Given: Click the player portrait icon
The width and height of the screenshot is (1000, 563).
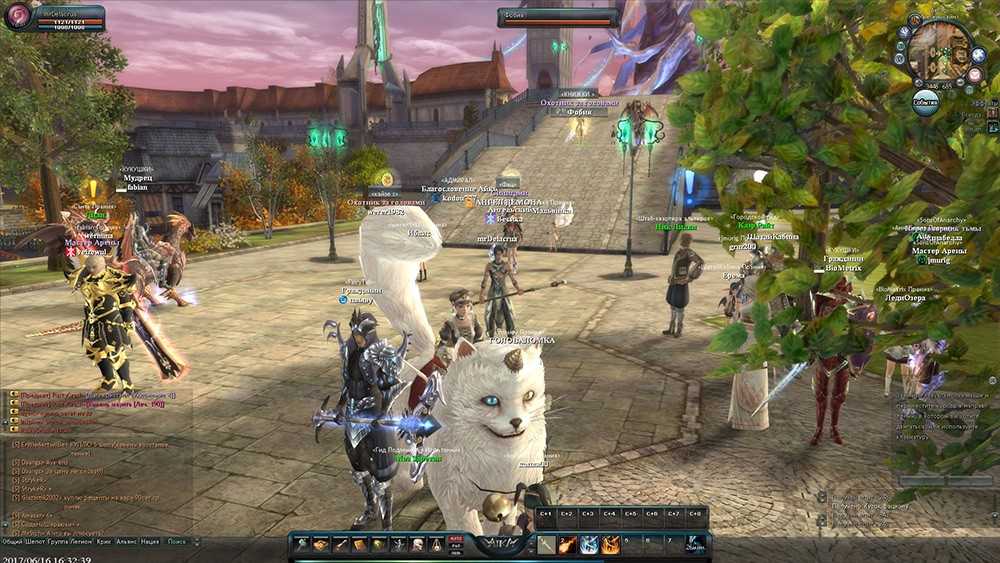Looking at the screenshot, I should click(18, 15).
